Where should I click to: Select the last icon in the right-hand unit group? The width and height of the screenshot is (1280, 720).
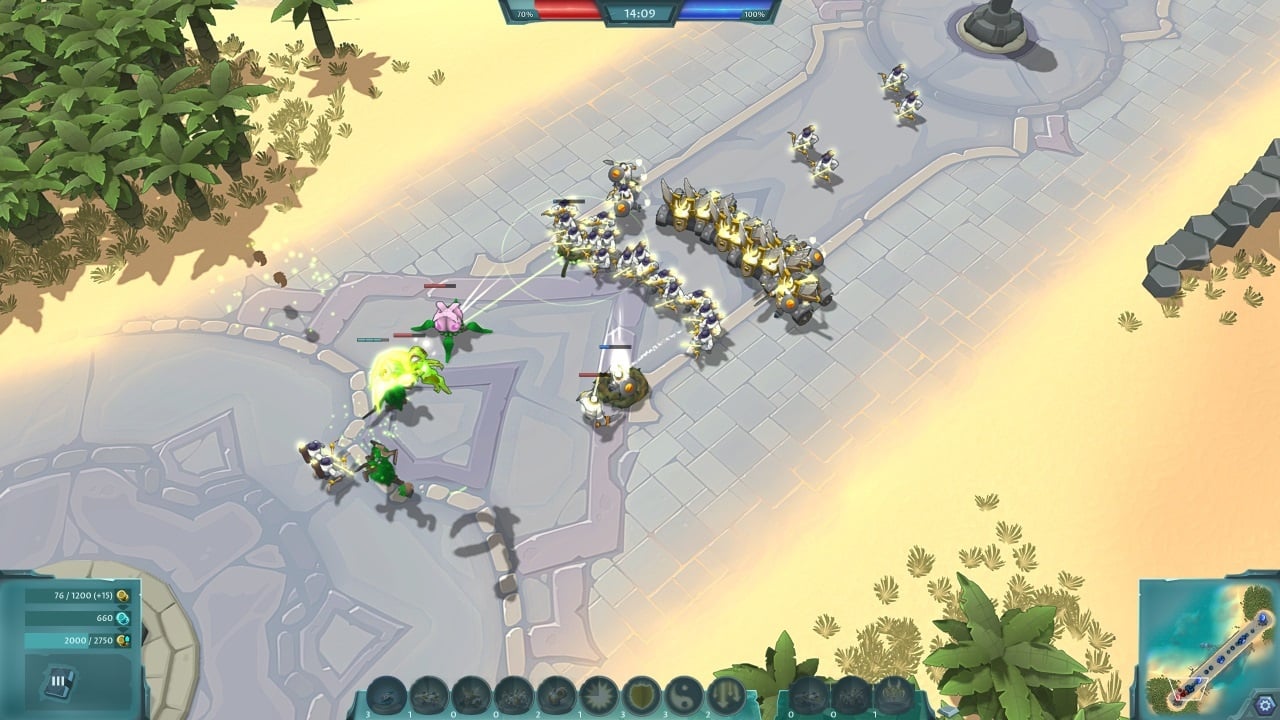click(x=893, y=694)
